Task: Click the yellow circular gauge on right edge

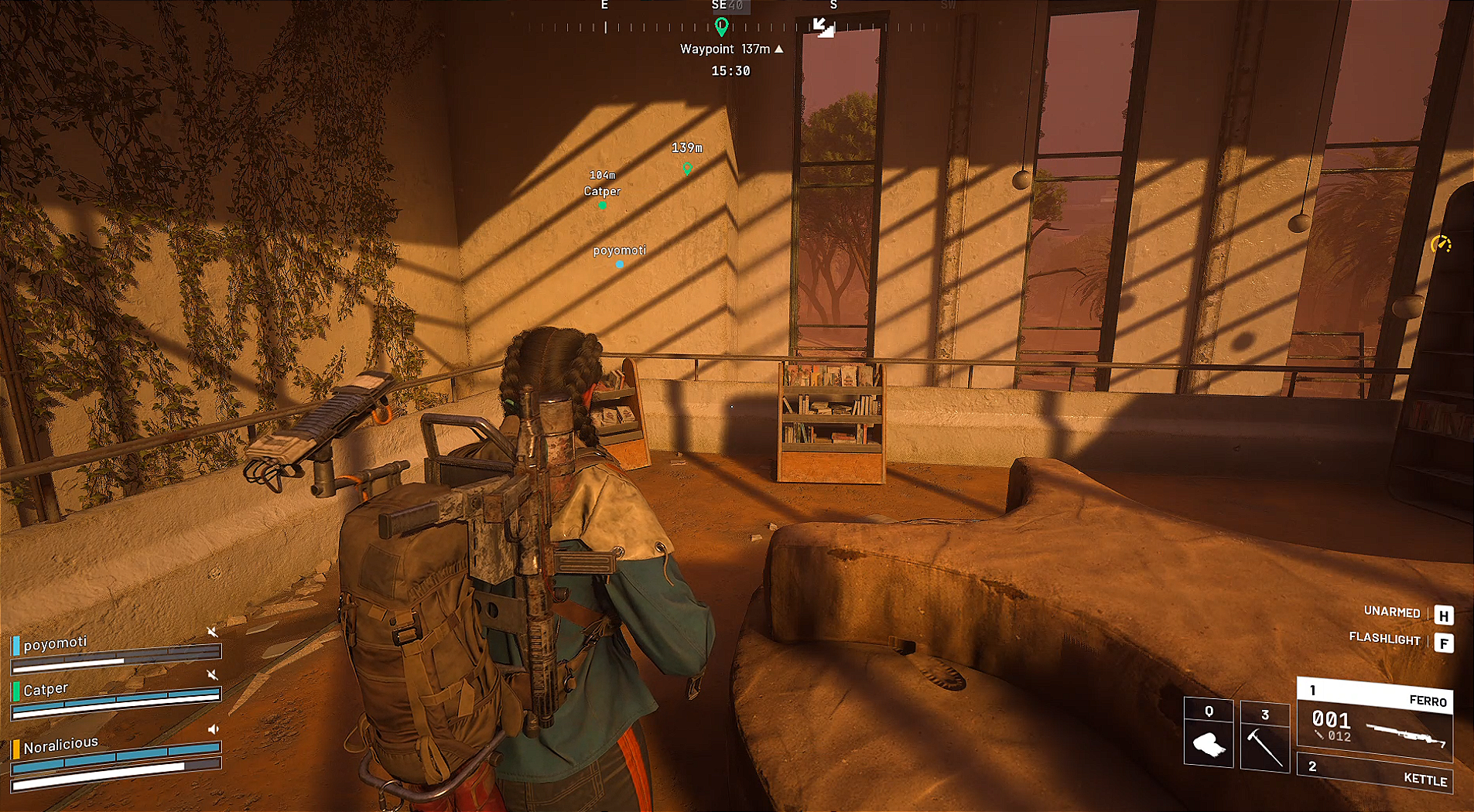Action: (x=1441, y=241)
